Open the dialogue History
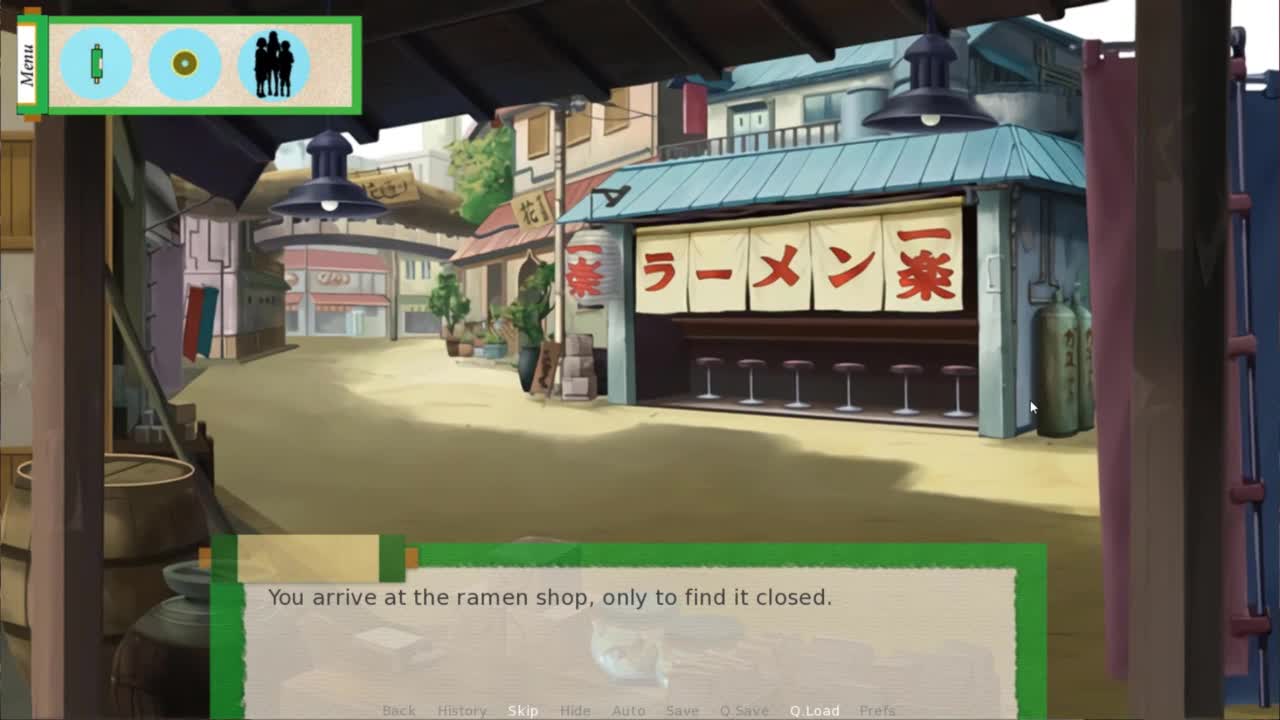 [x=461, y=710]
